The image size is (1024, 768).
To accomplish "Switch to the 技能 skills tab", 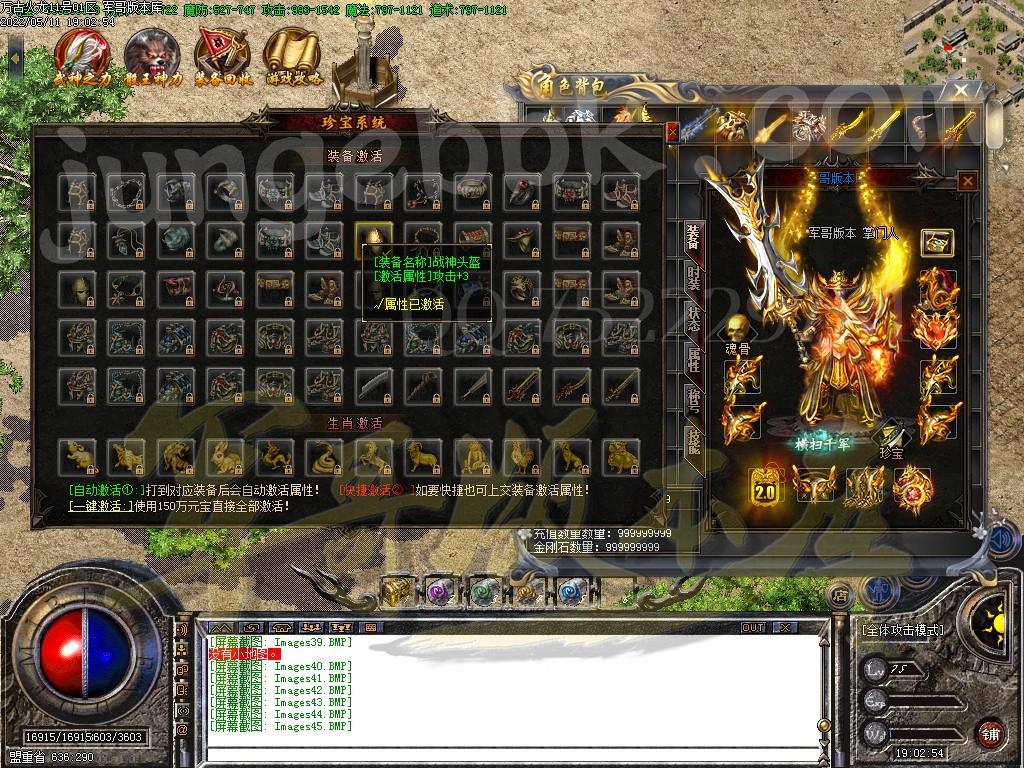I will (x=693, y=440).
